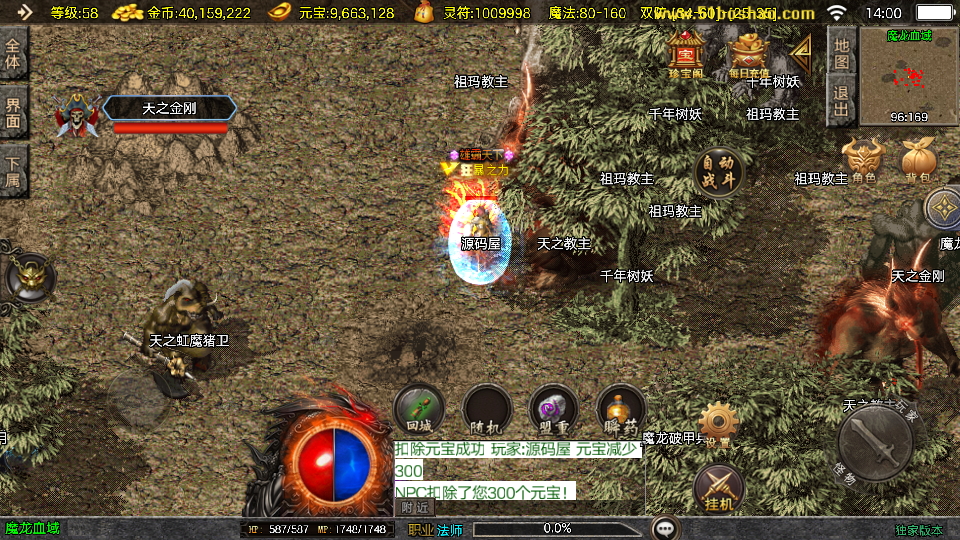
Task: Open the chat bubble button
Action: click(x=667, y=528)
